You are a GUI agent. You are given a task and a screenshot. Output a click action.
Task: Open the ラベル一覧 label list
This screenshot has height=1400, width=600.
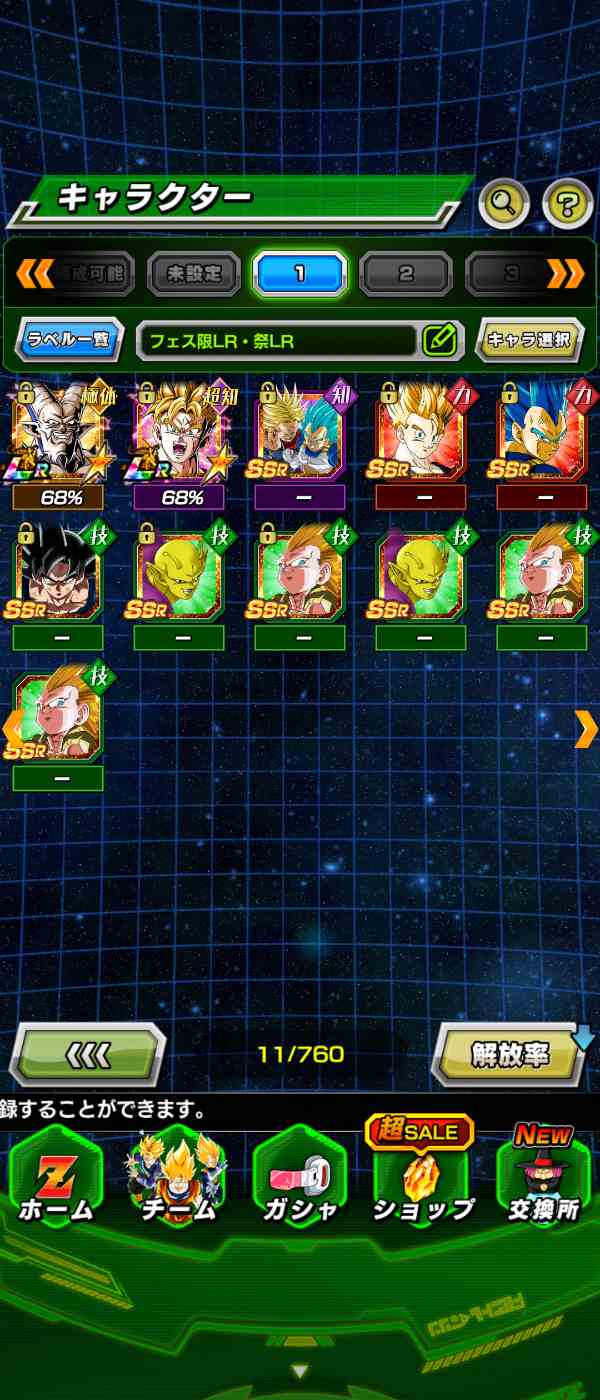click(69, 340)
